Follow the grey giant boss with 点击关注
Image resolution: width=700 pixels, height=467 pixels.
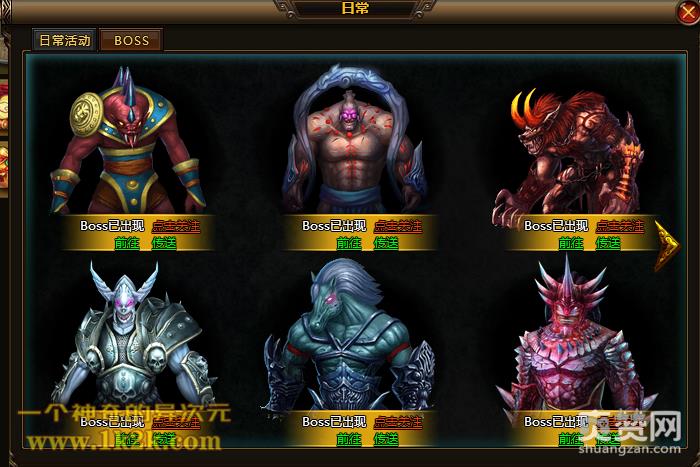coord(397,226)
